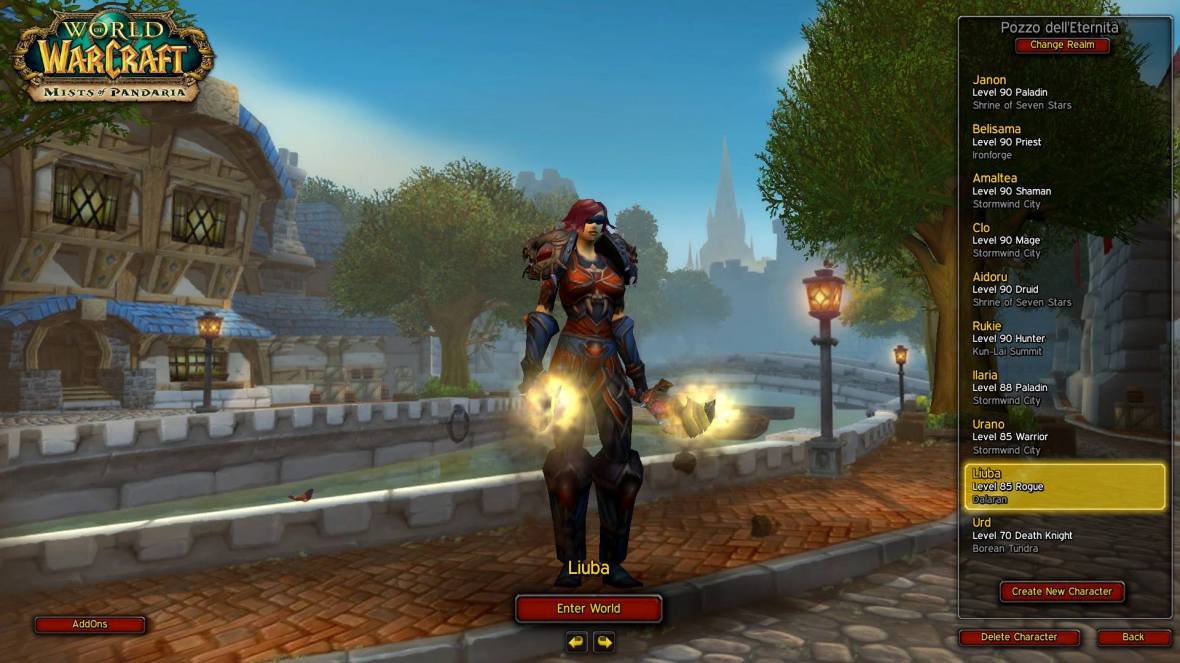Screen dimensions: 1180x663
Task: Rotate character with the right arrow
Action: pos(603,641)
